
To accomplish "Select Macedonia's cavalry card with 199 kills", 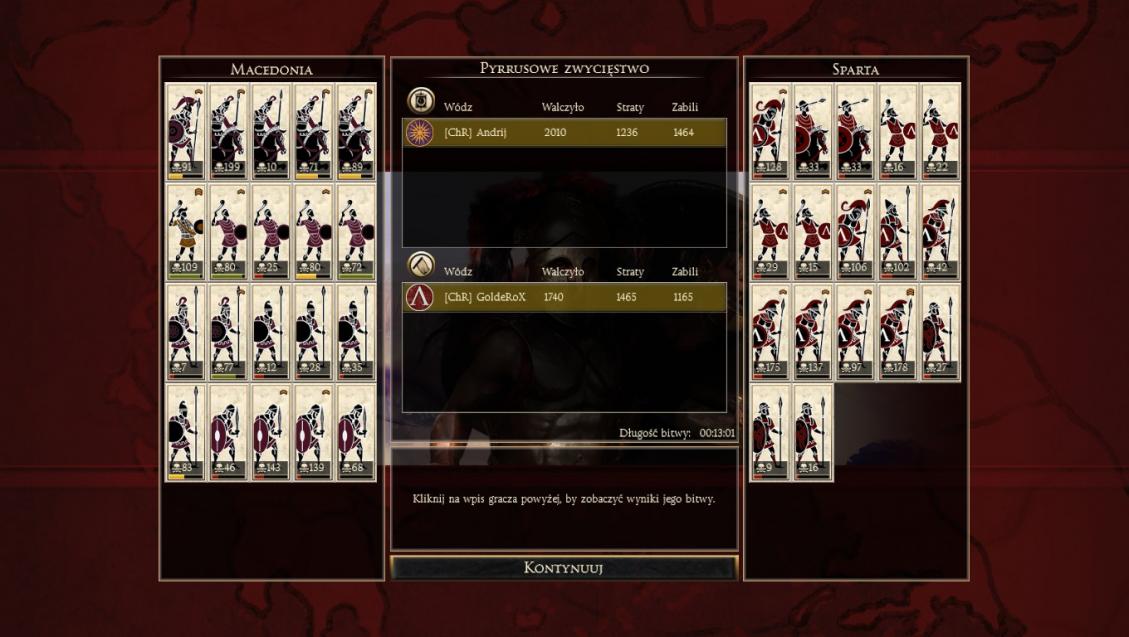I will pos(228,131).
